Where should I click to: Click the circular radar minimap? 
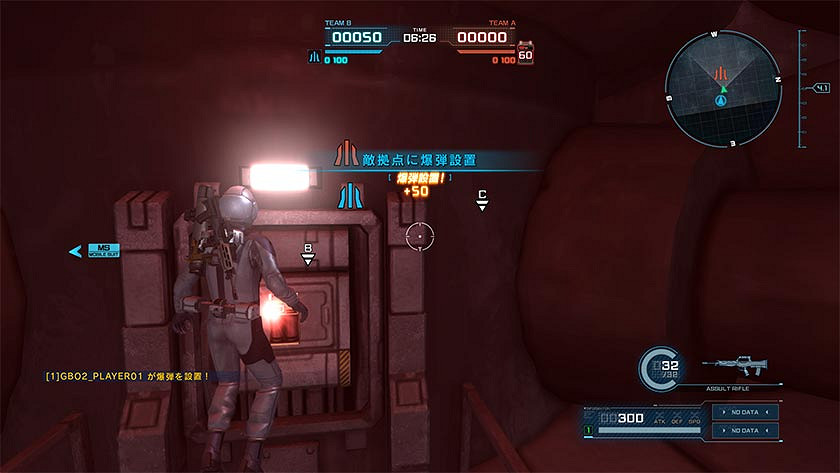pos(721,88)
